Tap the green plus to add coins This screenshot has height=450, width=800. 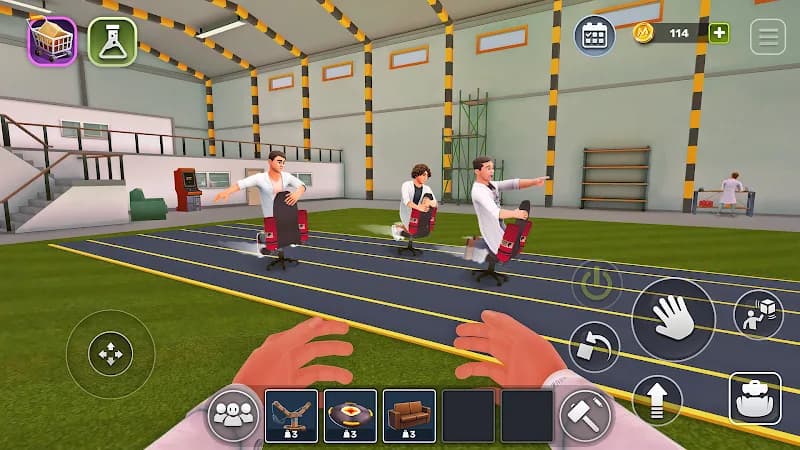point(719,33)
